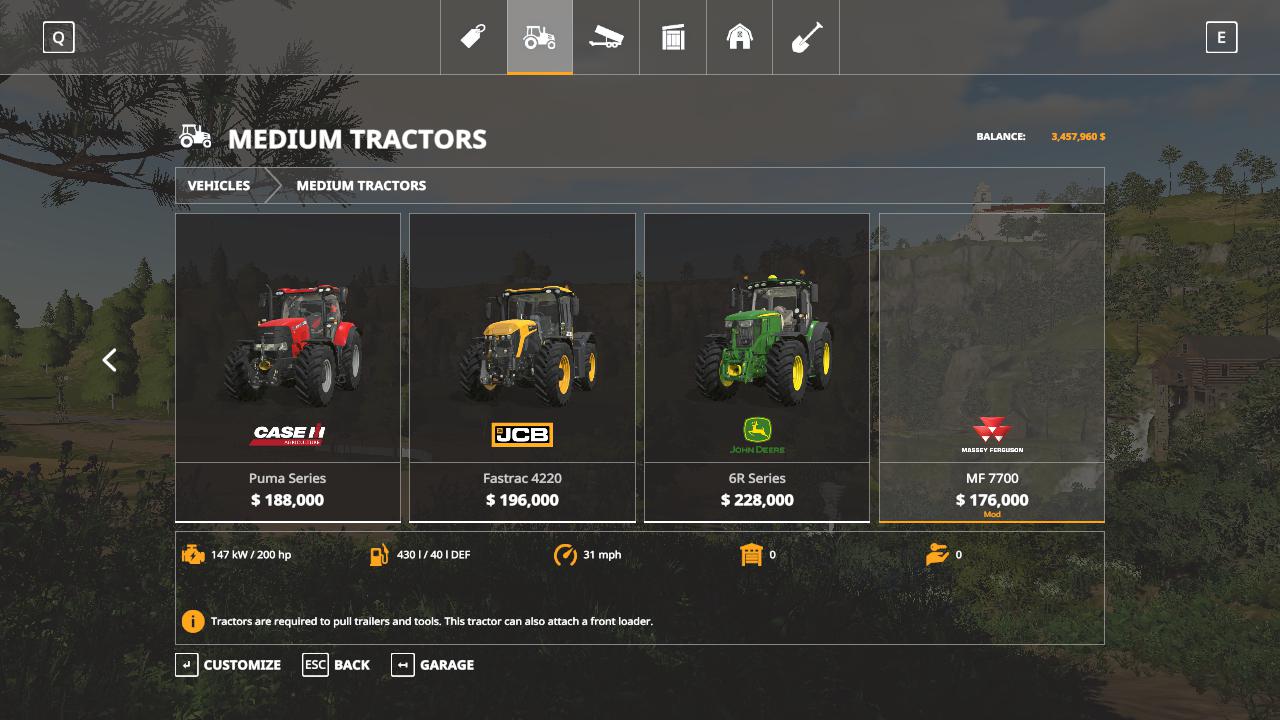Open the Garage view

pos(433,665)
